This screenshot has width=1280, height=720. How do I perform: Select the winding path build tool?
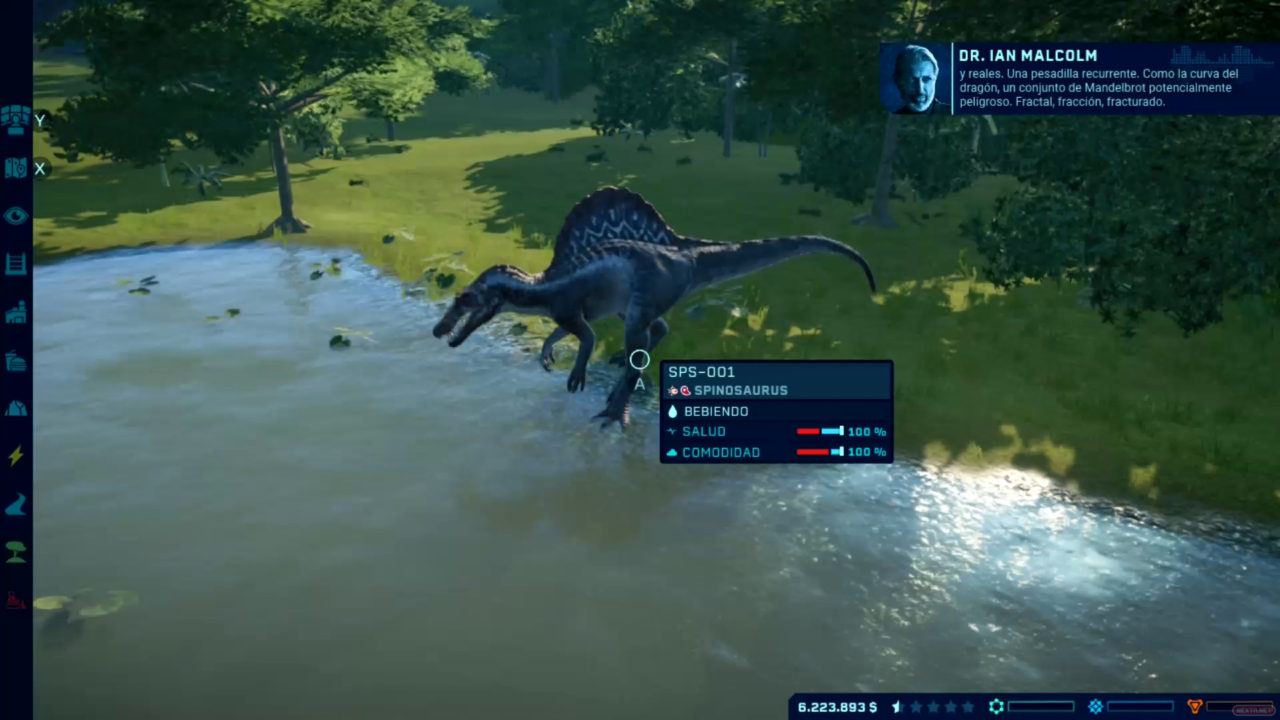click(15, 505)
